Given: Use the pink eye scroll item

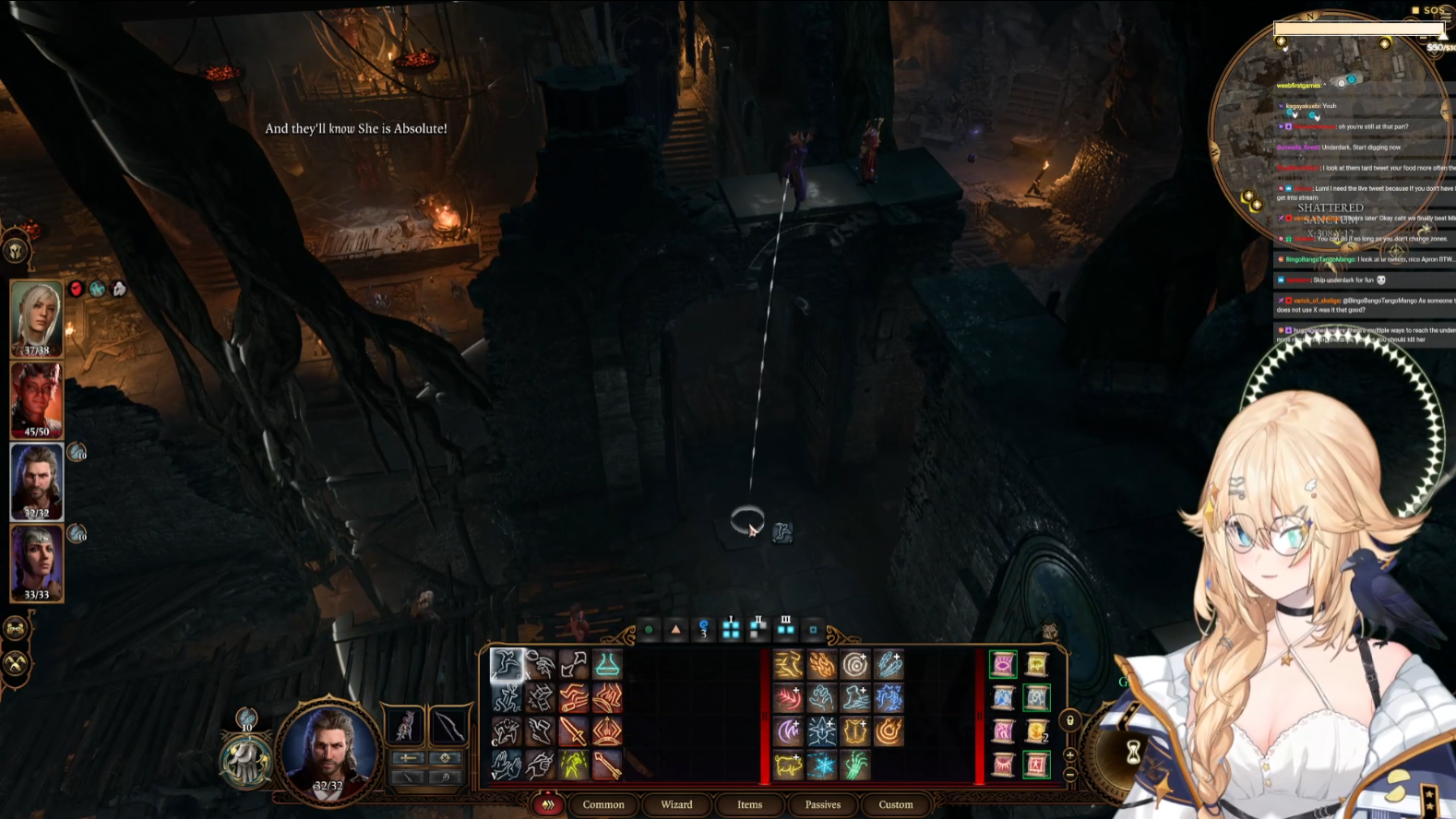Looking at the screenshot, I should tap(1003, 664).
